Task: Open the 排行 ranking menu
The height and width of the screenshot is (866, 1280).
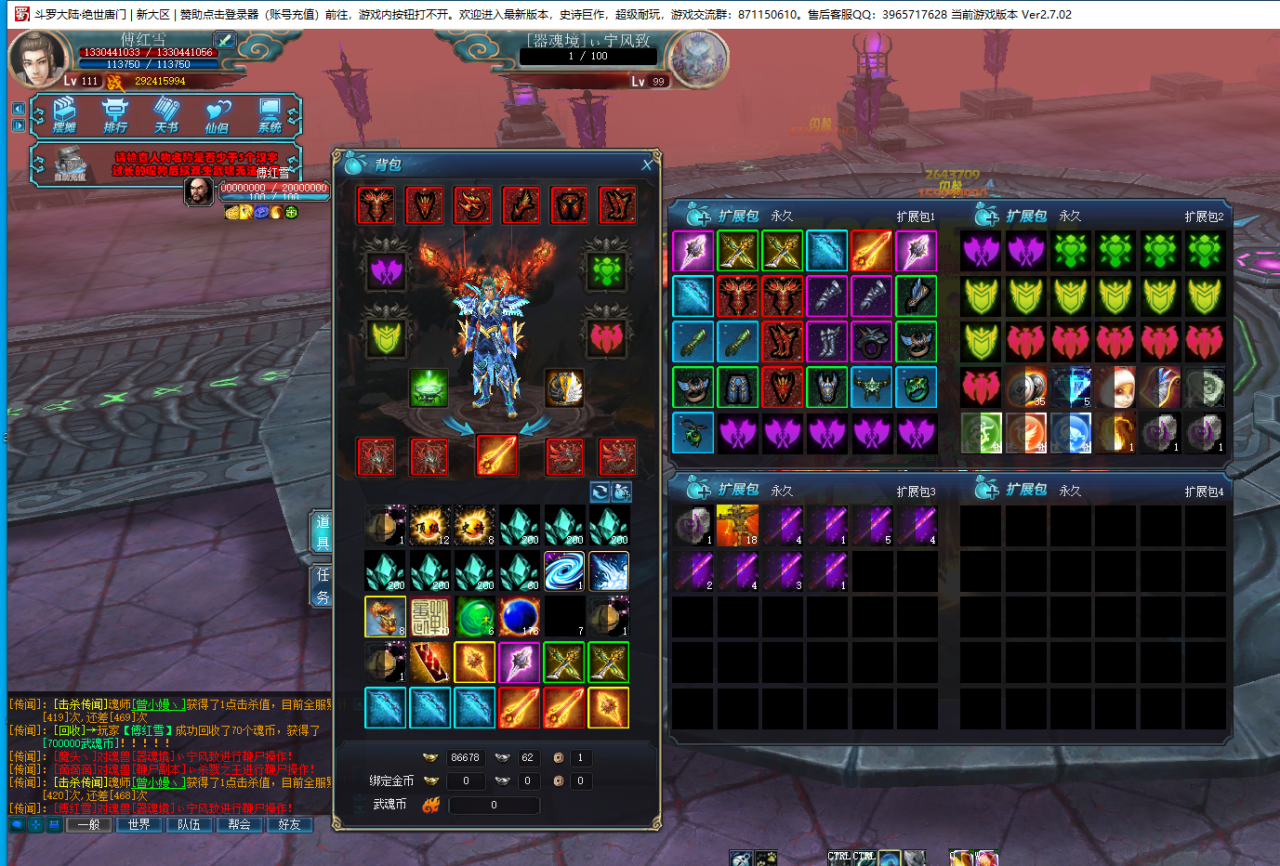Action: click(116, 115)
